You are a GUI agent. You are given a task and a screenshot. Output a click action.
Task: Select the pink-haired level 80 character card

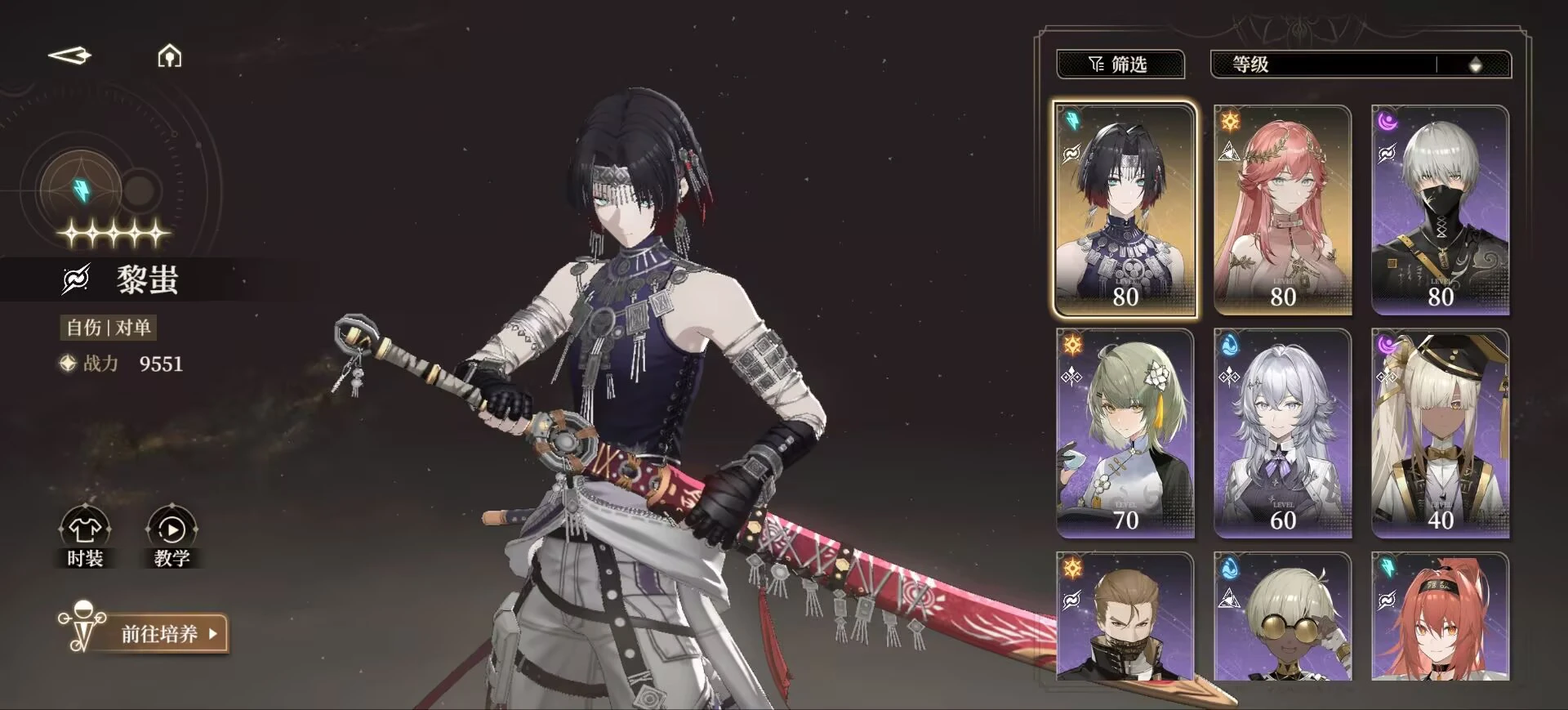tap(1282, 210)
